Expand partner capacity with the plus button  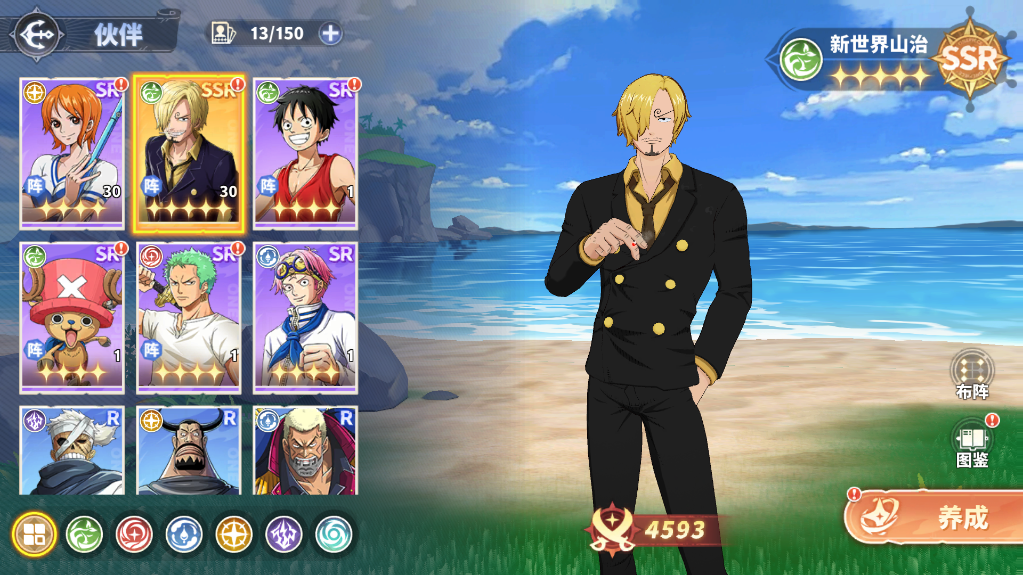pyautogui.click(x=330, y=33)
